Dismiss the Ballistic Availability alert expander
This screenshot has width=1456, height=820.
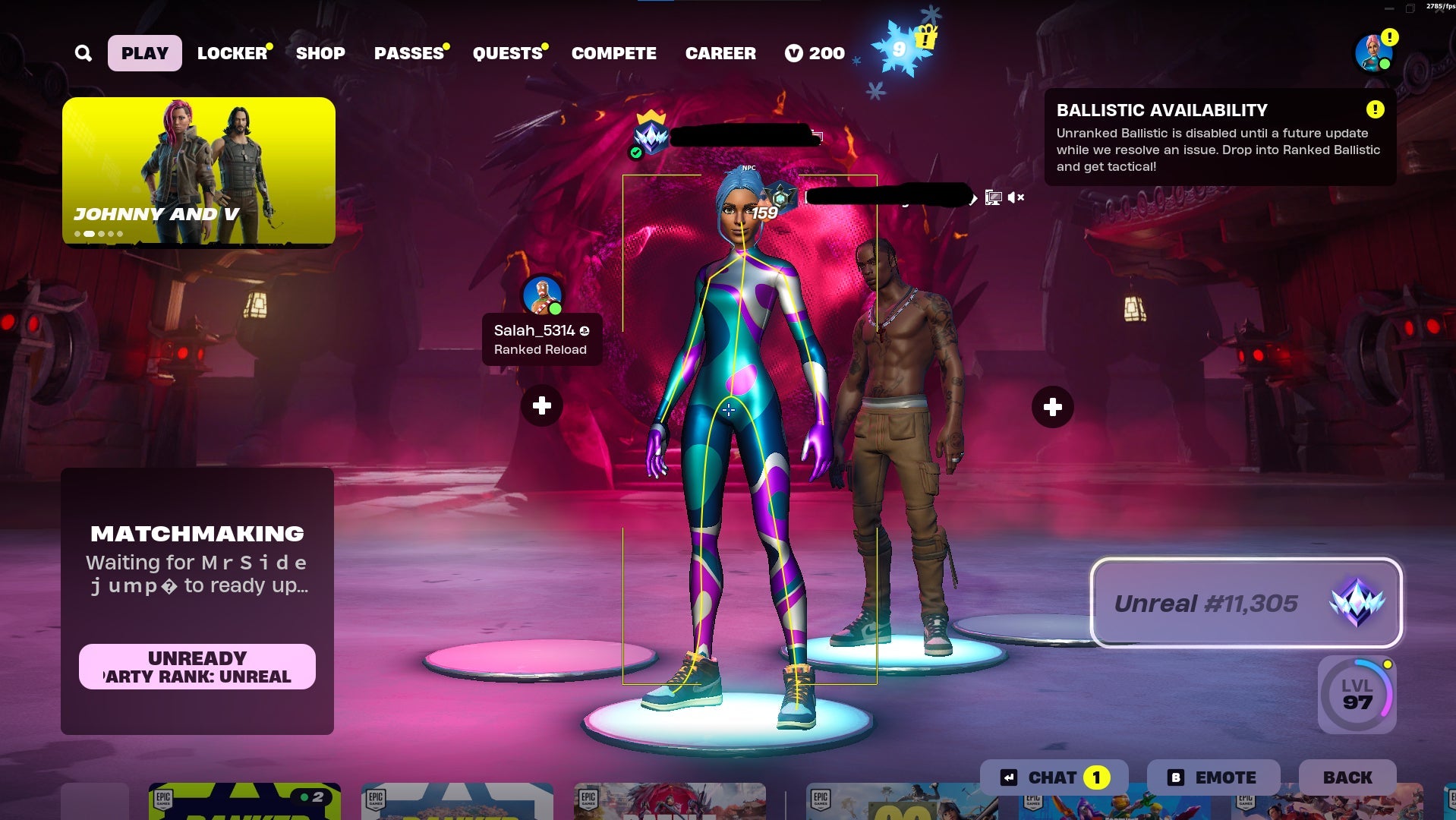pos(1373,109)
